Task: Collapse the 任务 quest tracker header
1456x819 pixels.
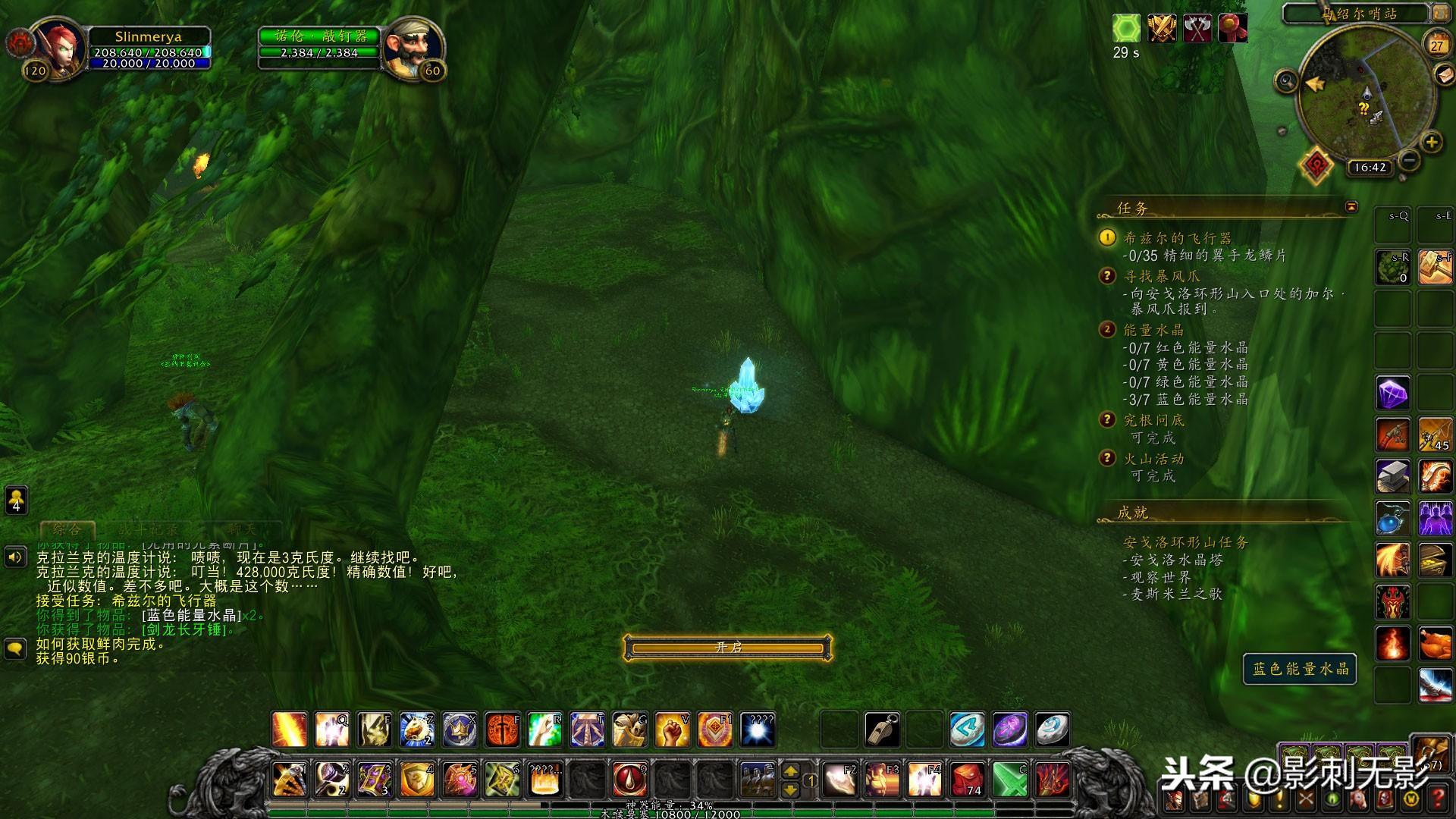Action: 1351,207
